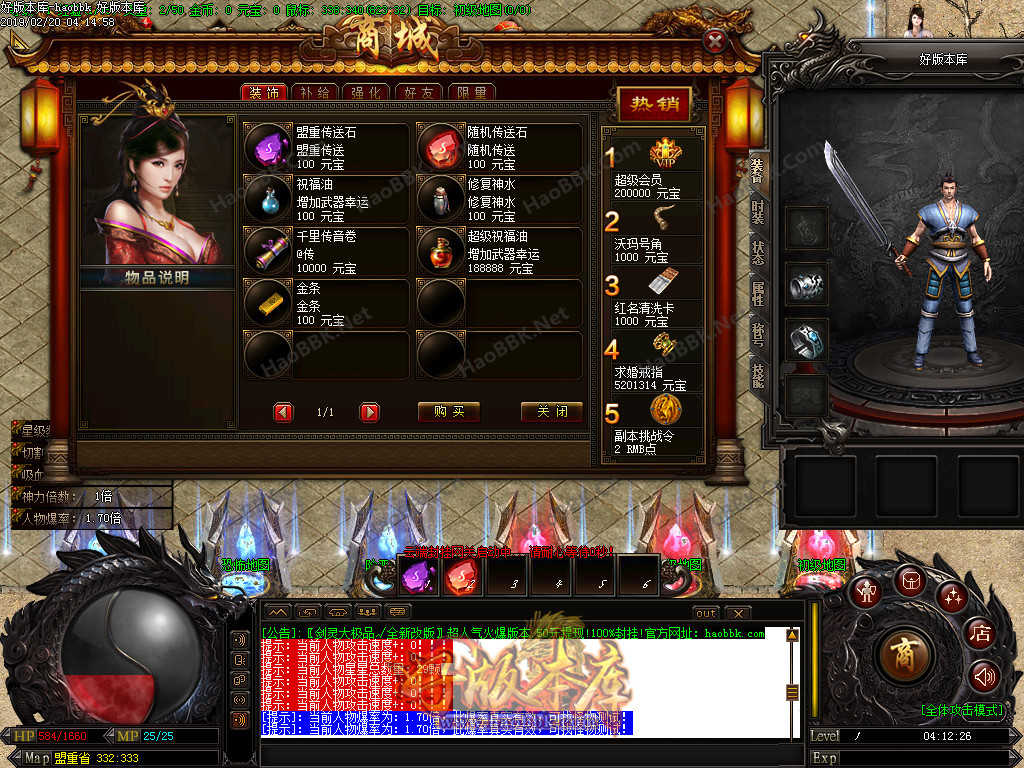Select the 好友 friends tab

click(x=419, y=93)
